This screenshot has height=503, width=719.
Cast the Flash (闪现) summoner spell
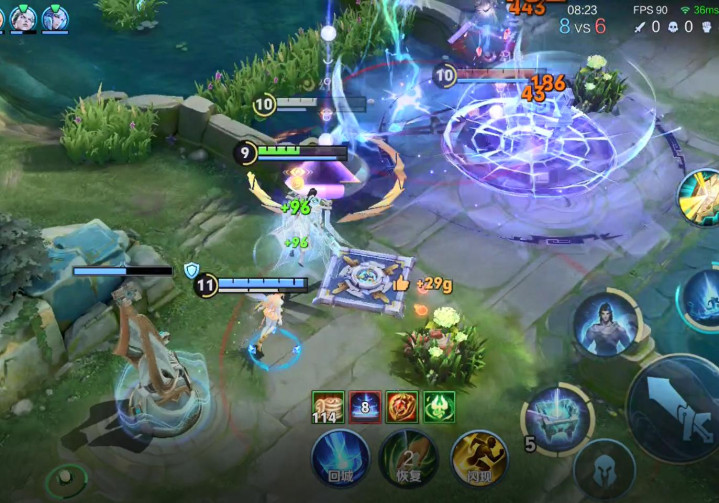(x=479, y=459)
